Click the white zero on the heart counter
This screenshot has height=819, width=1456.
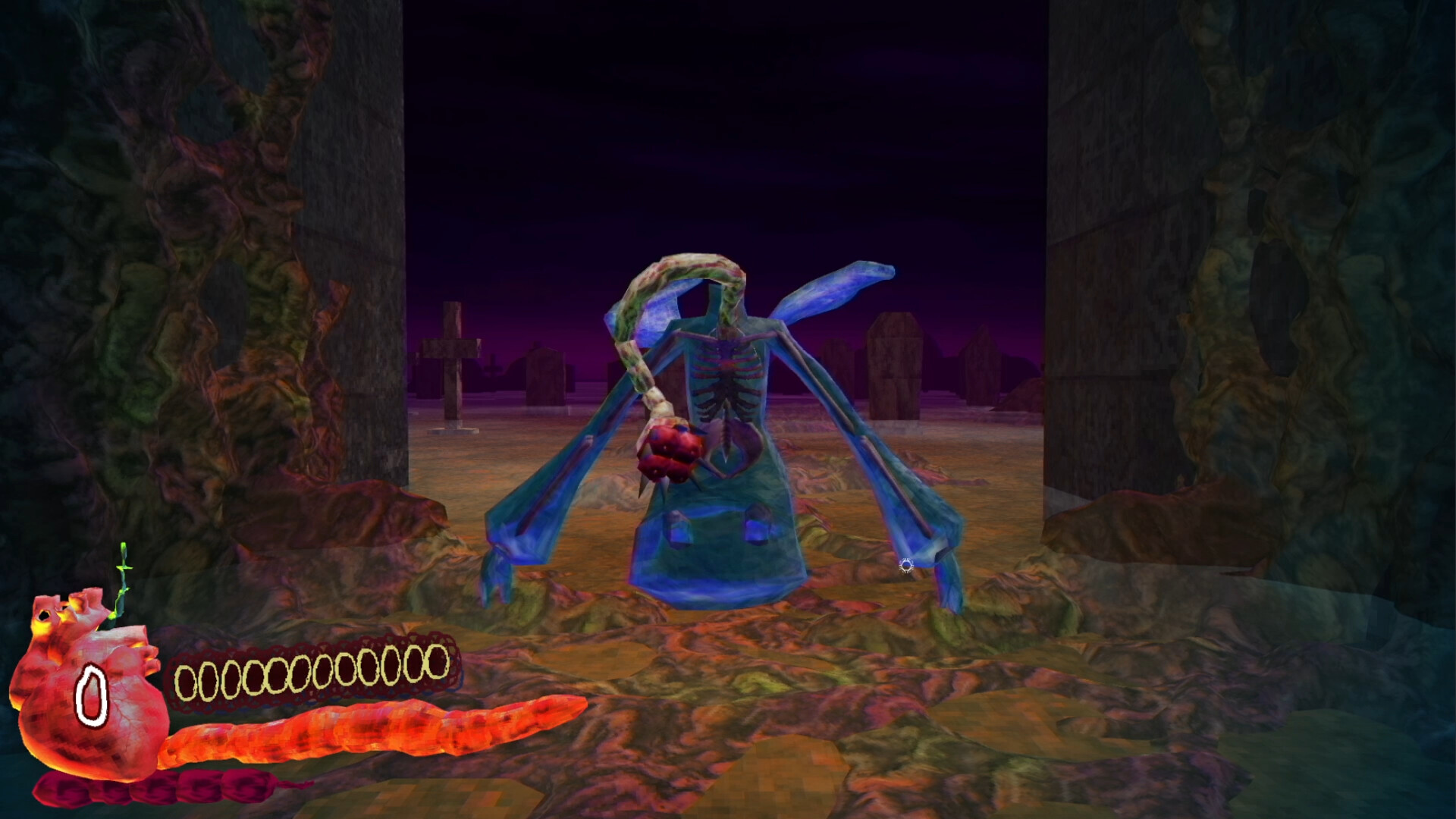pos(93,694)
